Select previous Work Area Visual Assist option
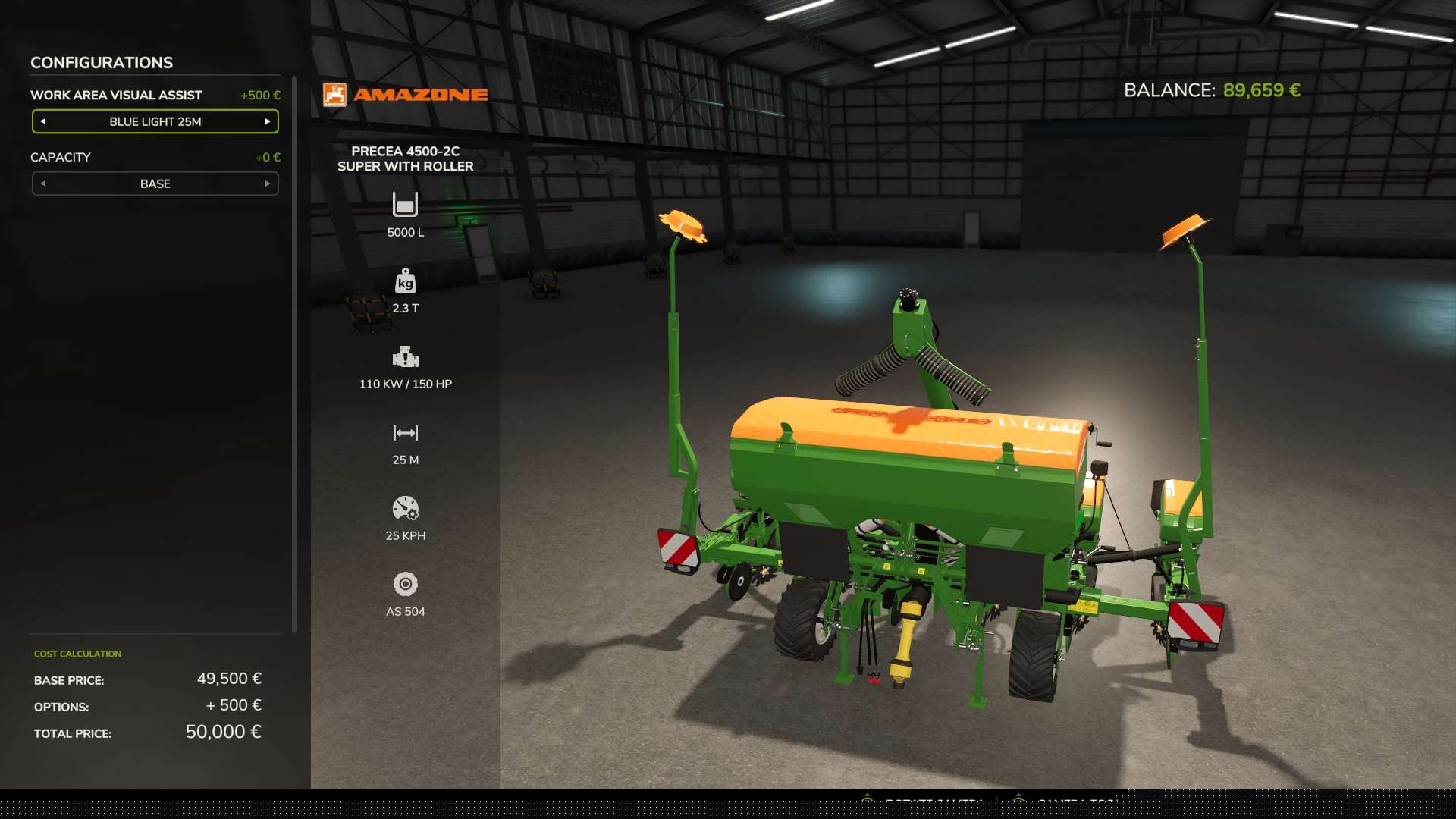1456x819 pixels. 43,121
